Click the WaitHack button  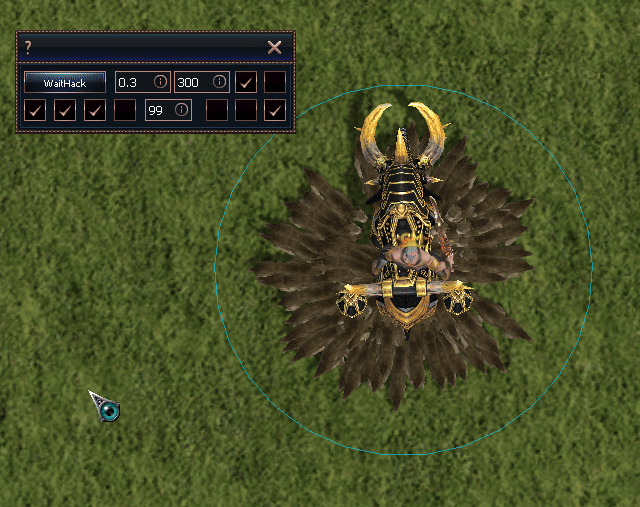click(65, 82)
